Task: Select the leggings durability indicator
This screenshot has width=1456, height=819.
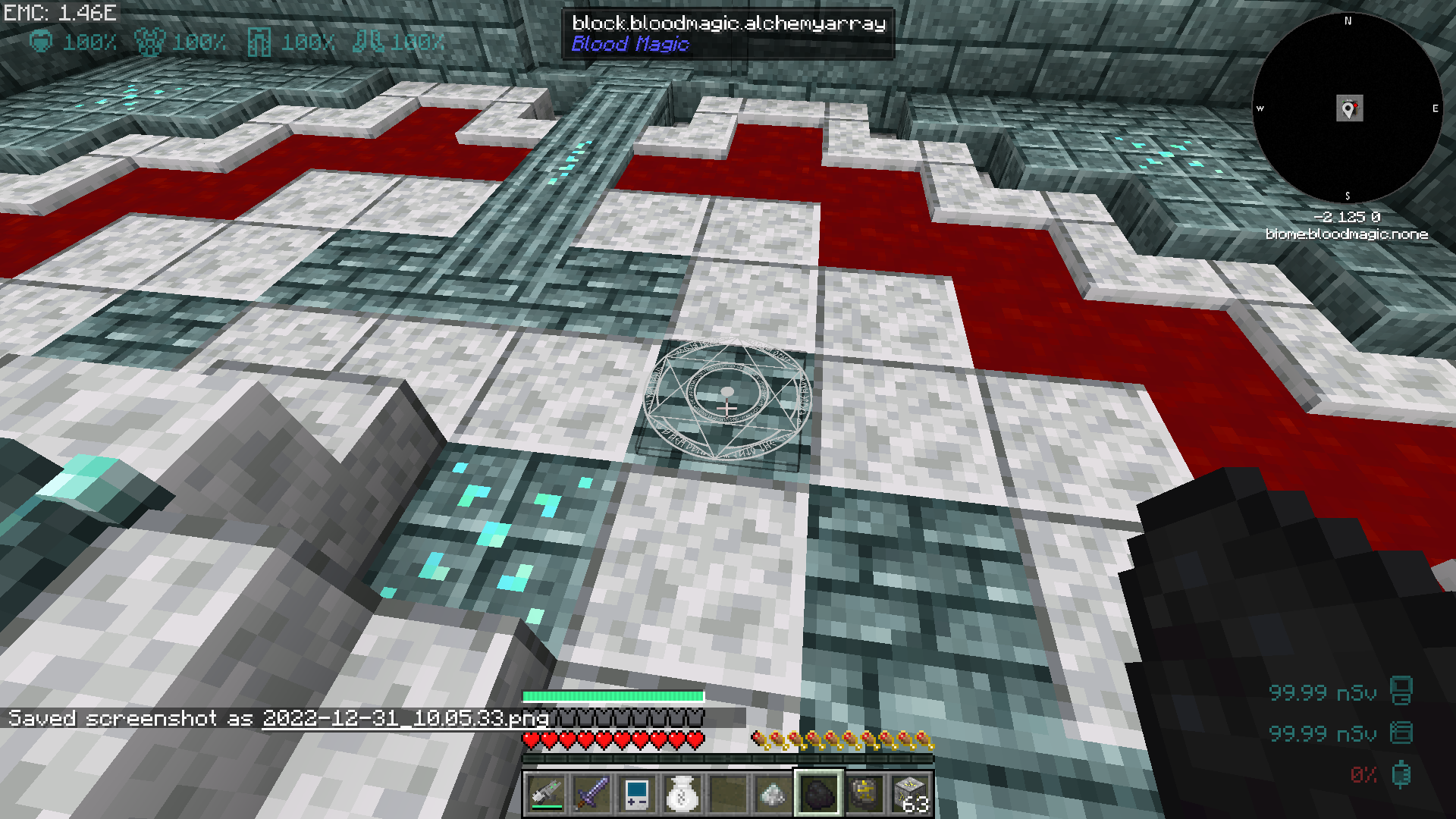Action: 260,42
